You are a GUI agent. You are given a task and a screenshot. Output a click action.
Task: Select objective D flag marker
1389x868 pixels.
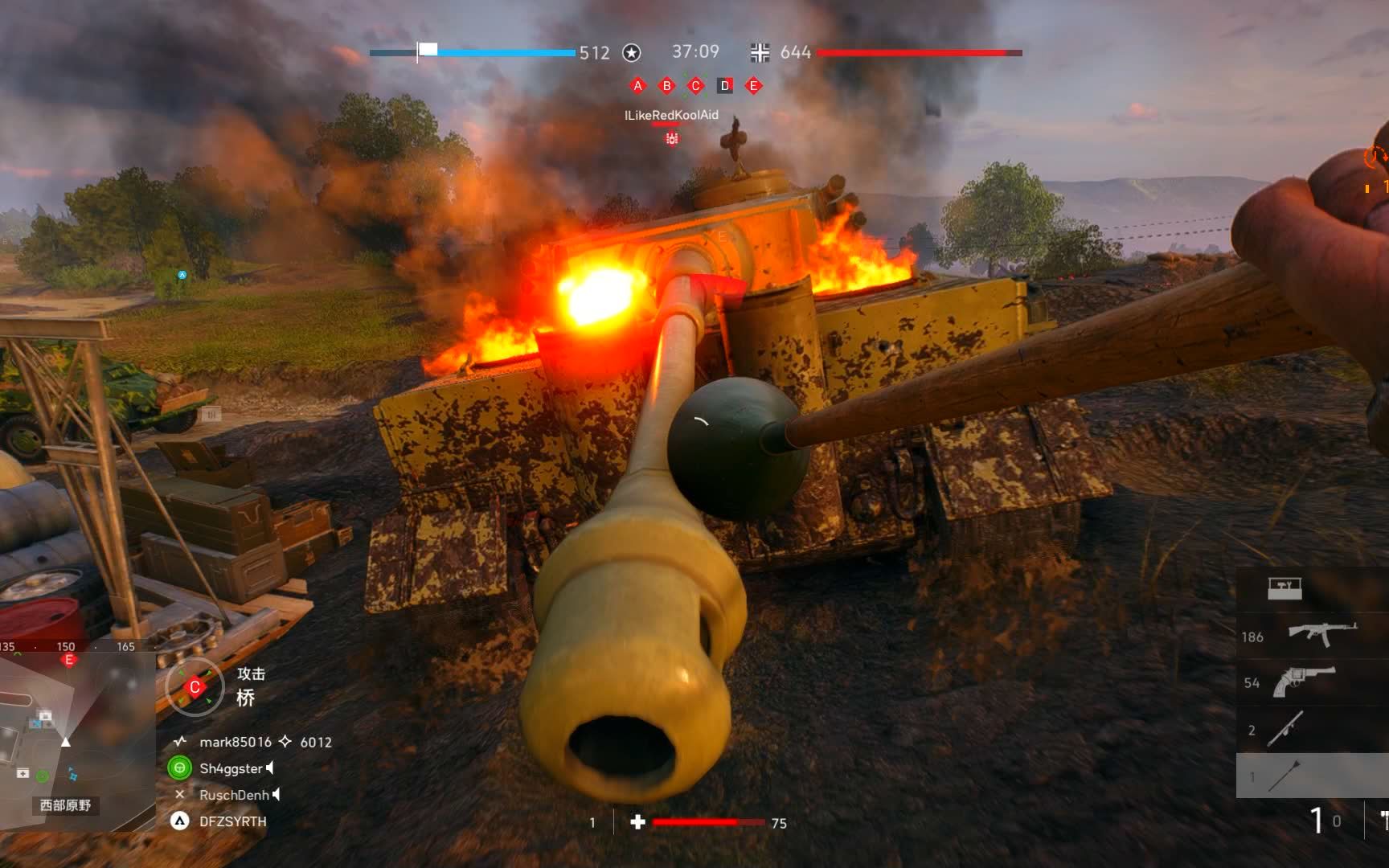pos(725,86)
